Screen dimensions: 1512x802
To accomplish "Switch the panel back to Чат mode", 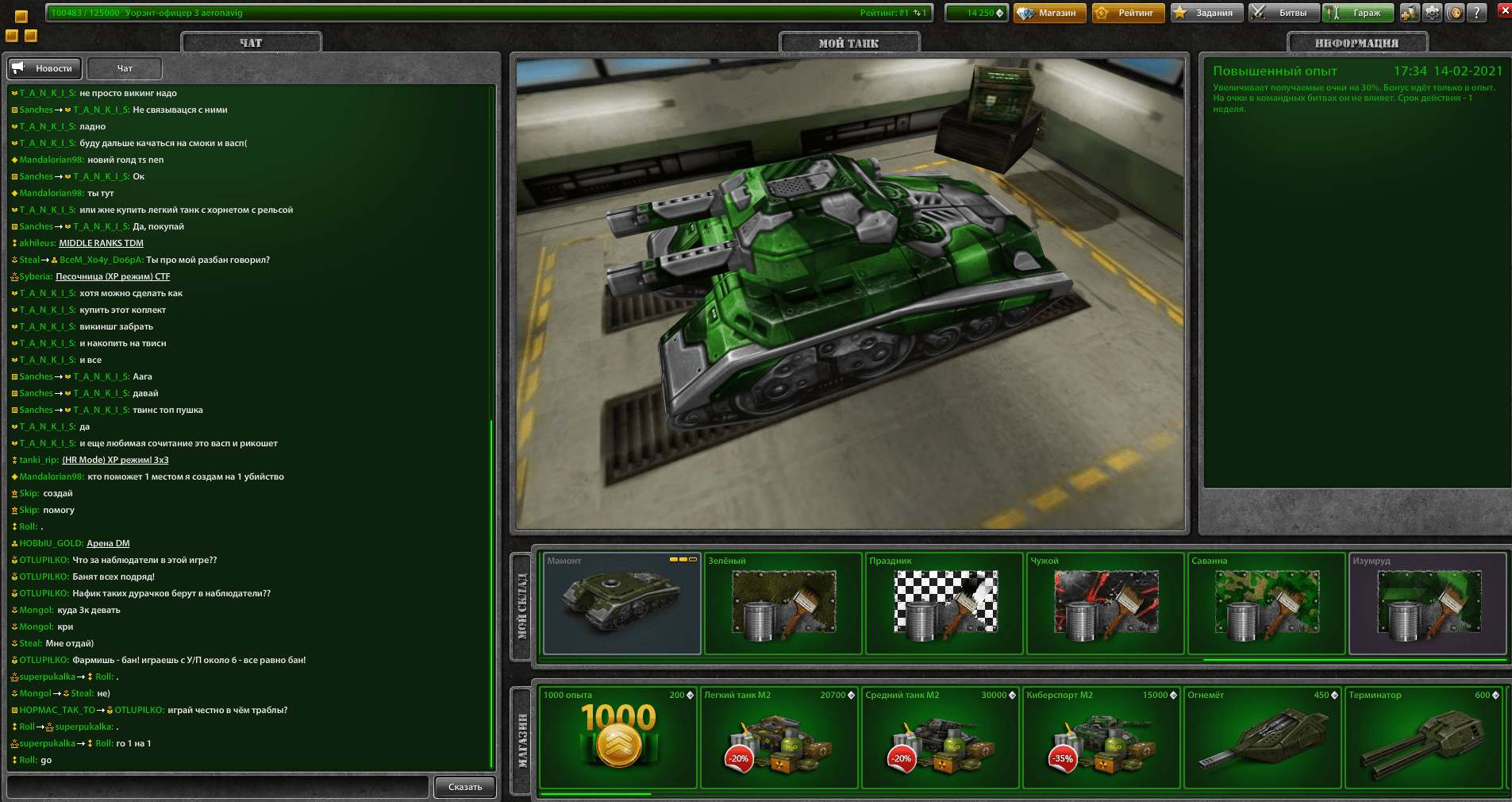I will pyautogui.click(x=124, y=68).
